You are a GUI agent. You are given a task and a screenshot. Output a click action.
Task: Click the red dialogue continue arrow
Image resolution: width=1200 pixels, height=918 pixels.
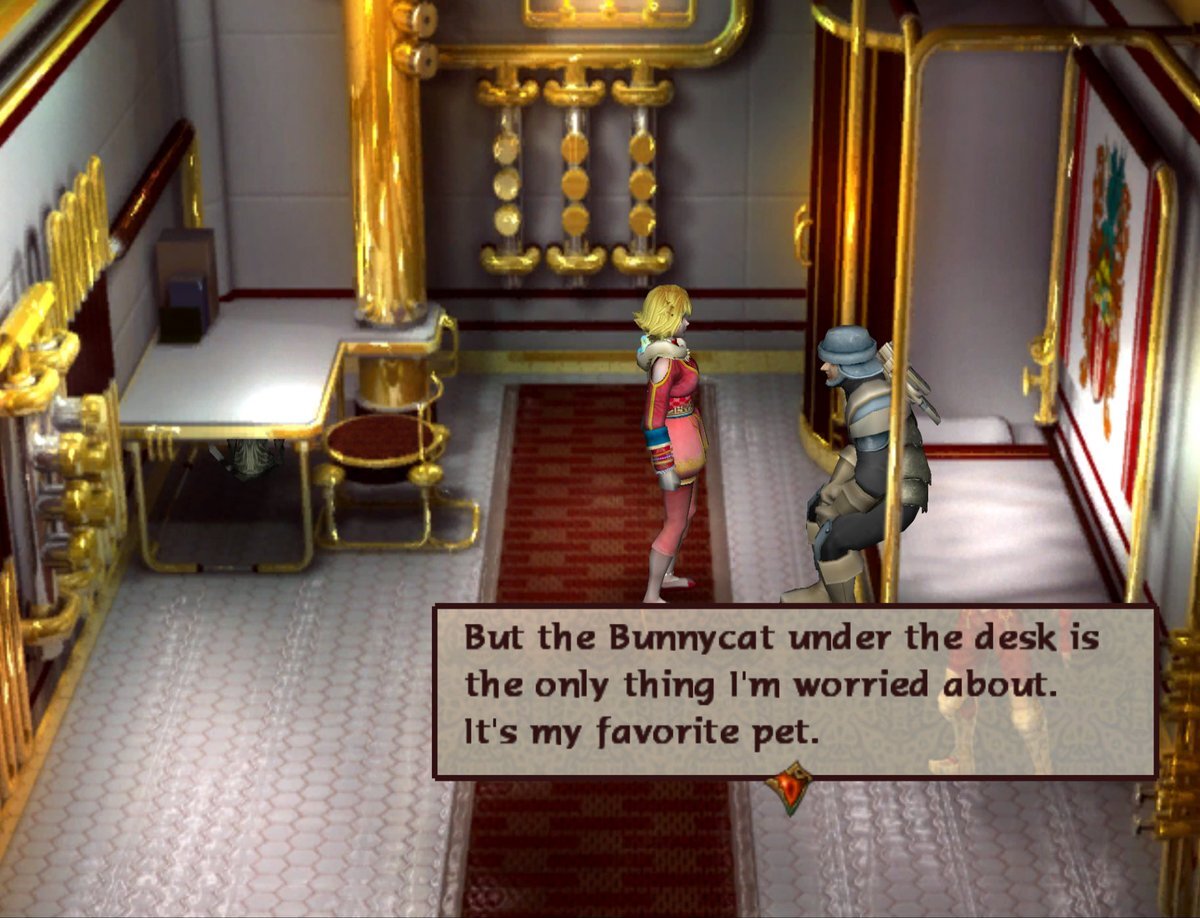click(x=789, y=785)
